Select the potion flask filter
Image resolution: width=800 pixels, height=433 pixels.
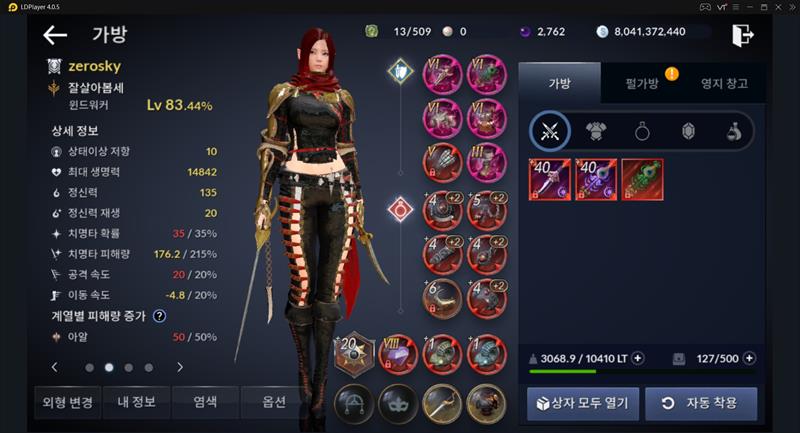(734, 131)
